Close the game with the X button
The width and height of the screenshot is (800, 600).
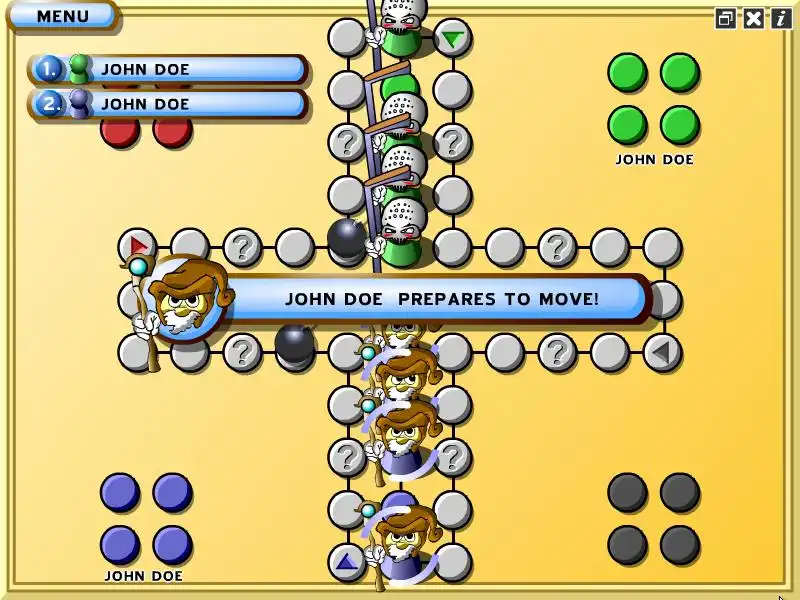[754, 18]
